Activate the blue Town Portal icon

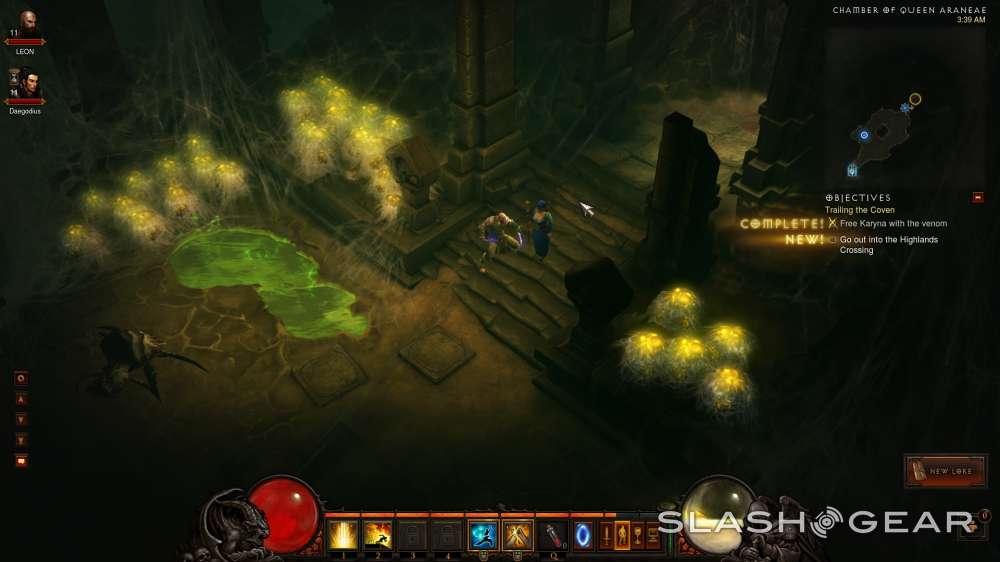coord(582,535)
